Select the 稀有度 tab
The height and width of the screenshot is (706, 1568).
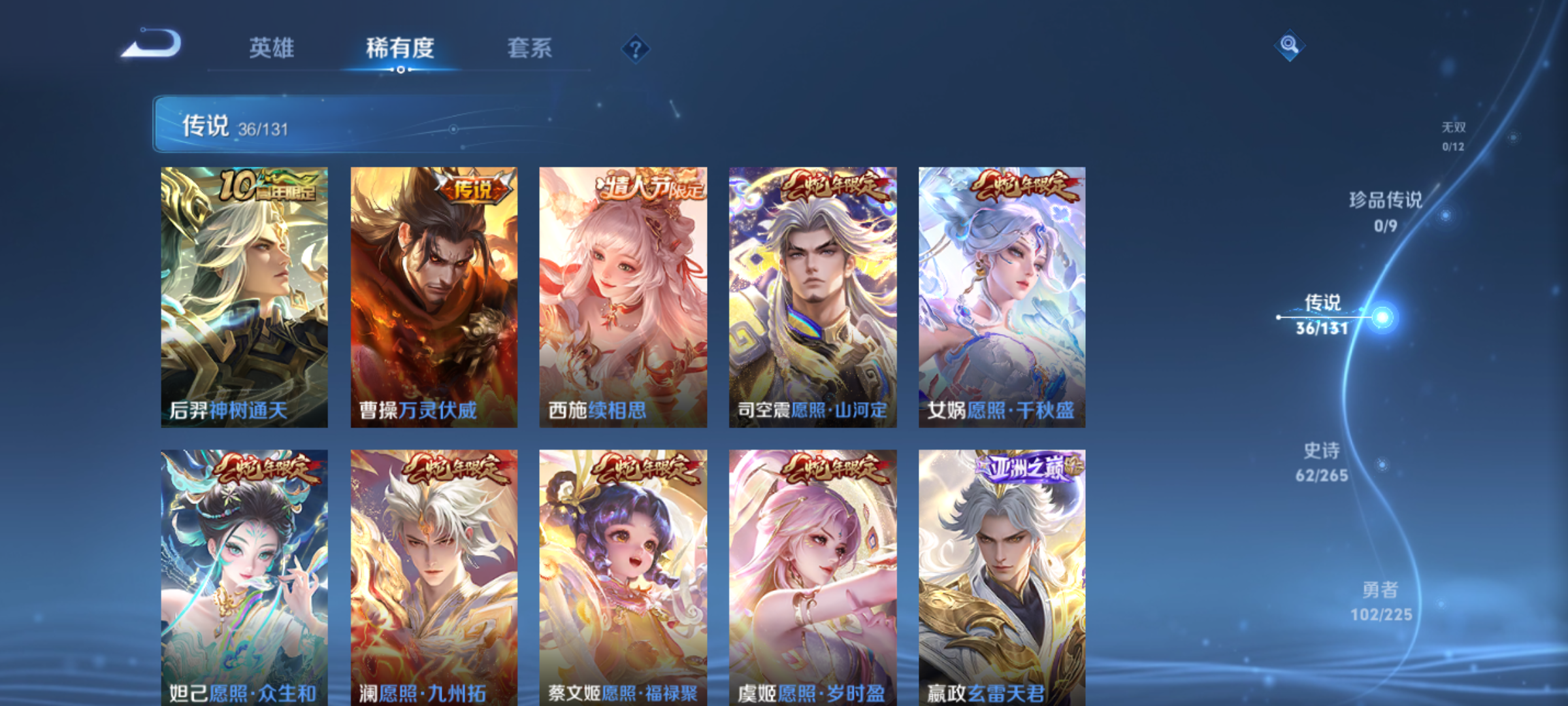pyautogui.click(x=401, y=49)
